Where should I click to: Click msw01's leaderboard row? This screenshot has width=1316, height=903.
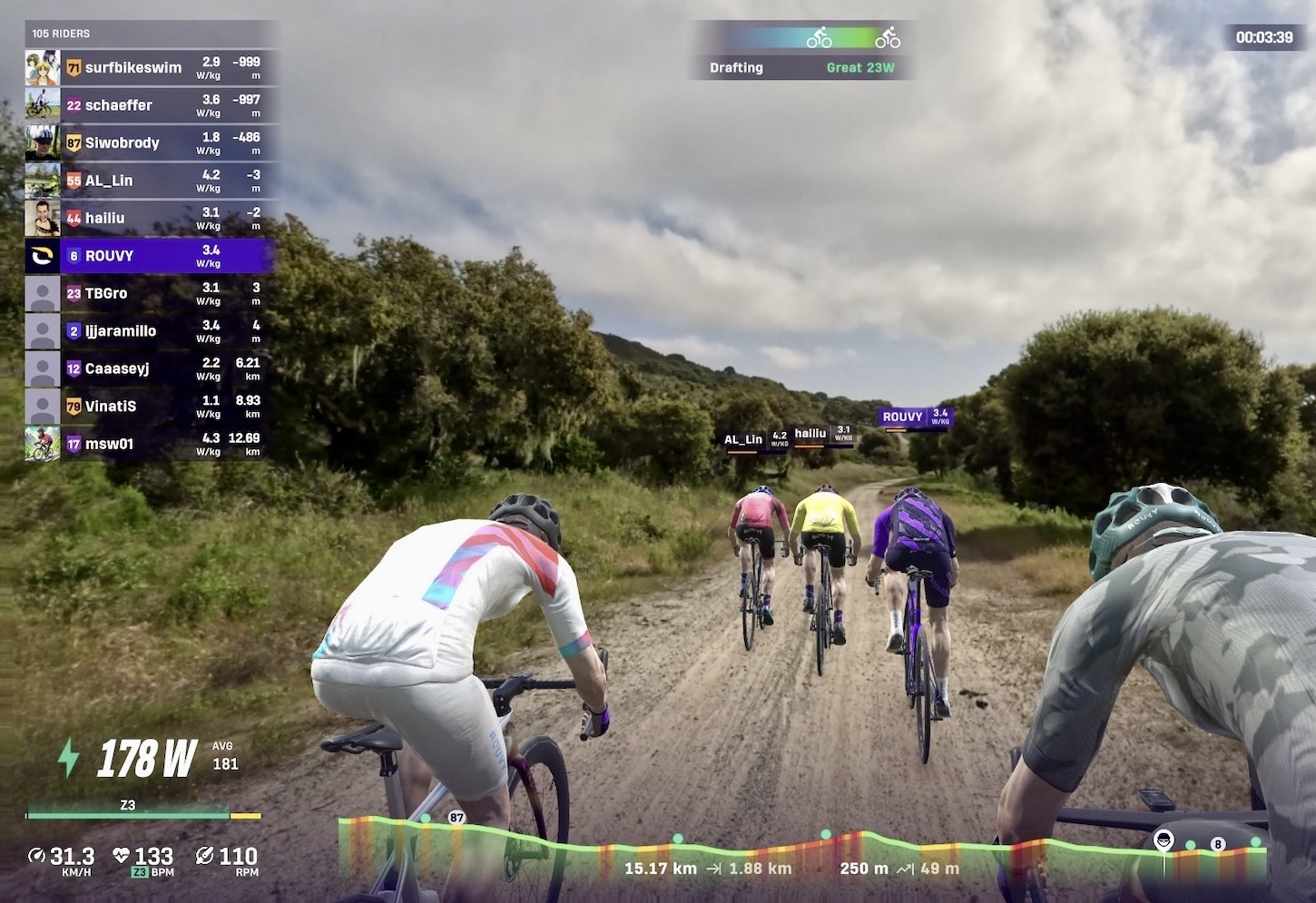coord(150,444)
